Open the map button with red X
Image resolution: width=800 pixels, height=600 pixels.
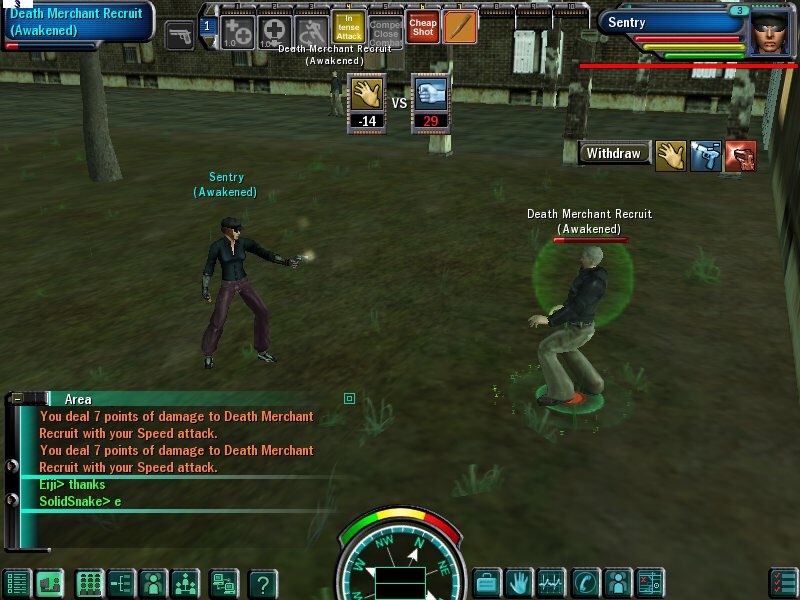point(650,582)
